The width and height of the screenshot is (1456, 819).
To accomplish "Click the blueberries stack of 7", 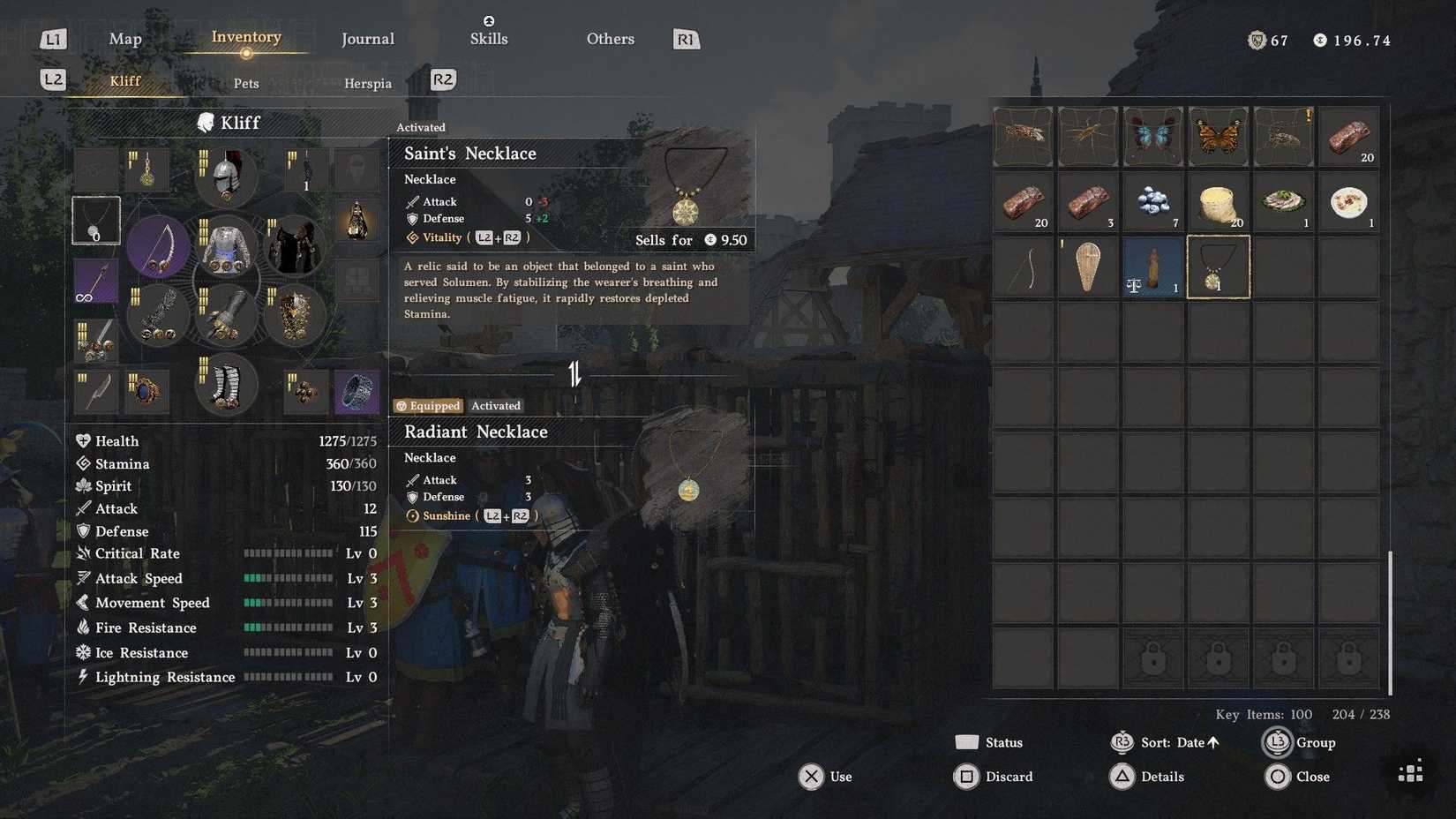I will 1153,202.
